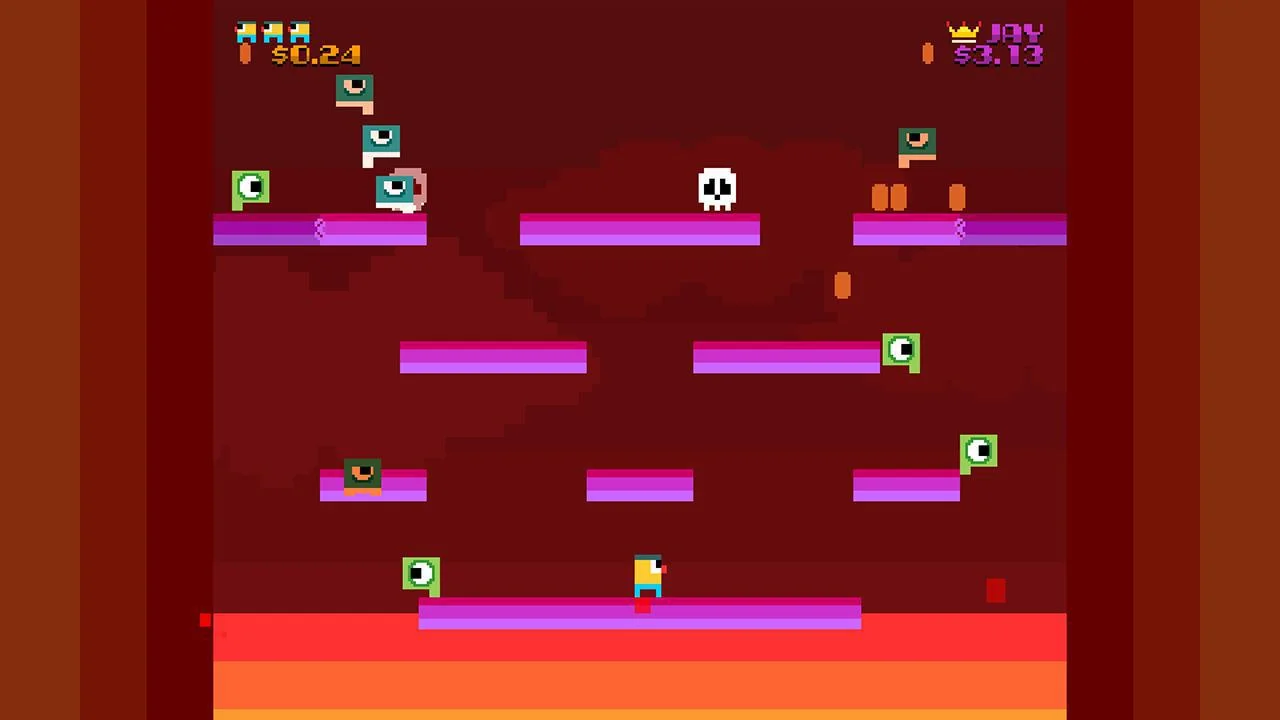This screenshot has width=1280, height=720.
Task: Click the green eyeball alien on the right middle platform
Action: (902, 350)
